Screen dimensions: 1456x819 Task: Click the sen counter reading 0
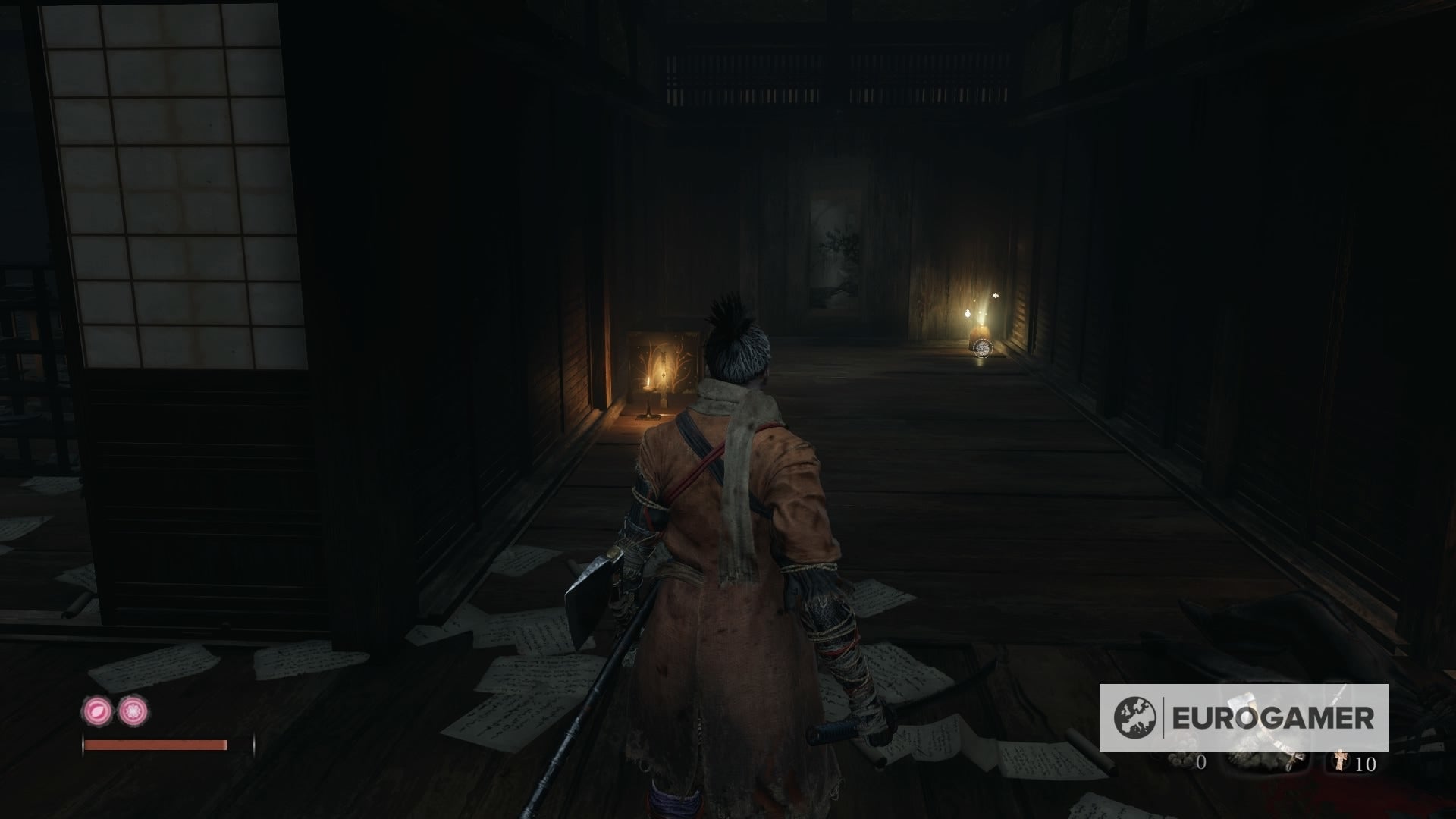click(x=1201, y=761)
